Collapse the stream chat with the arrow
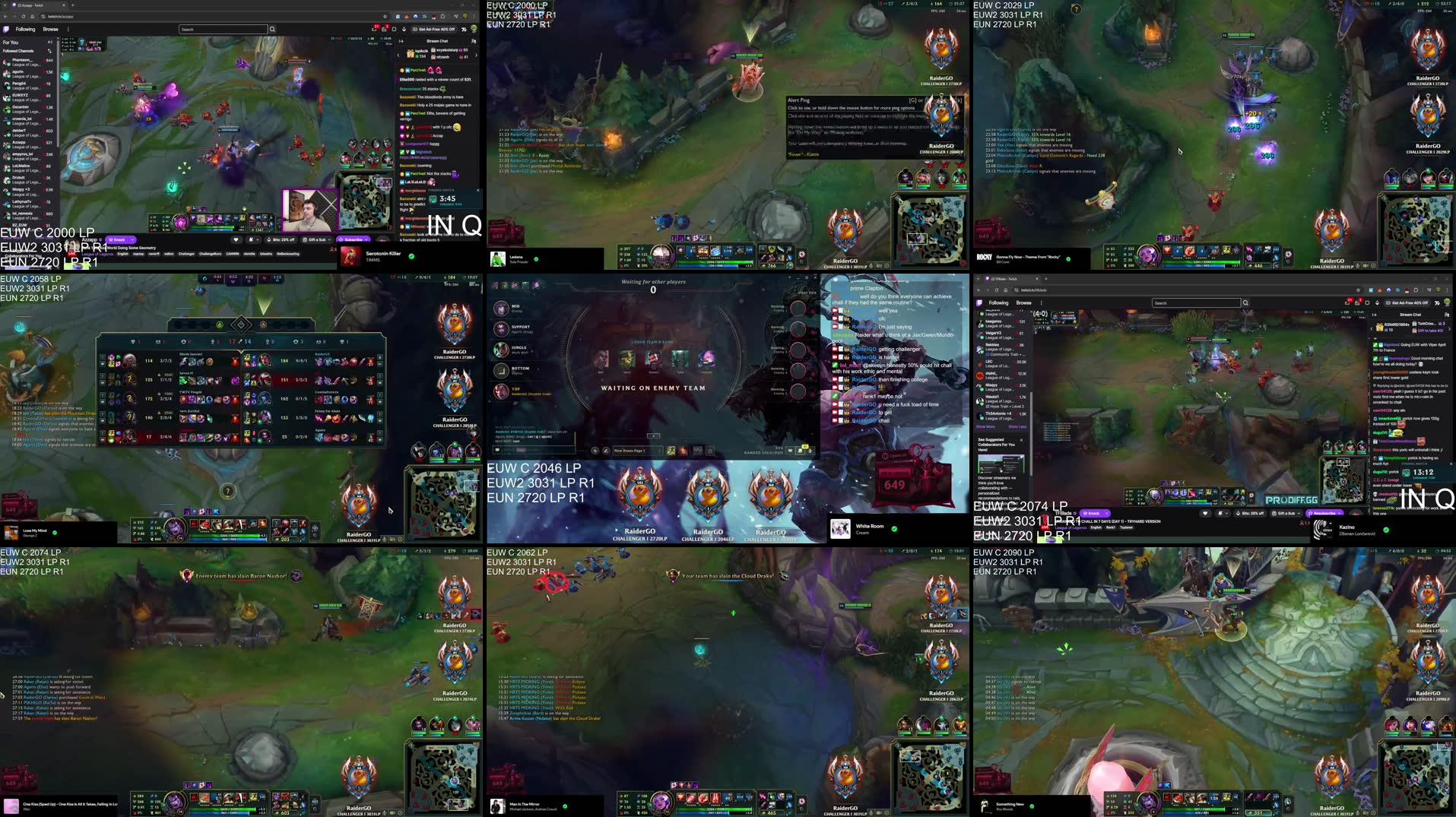Screen dimensions: 1456x817 click(x=401, y=41)
